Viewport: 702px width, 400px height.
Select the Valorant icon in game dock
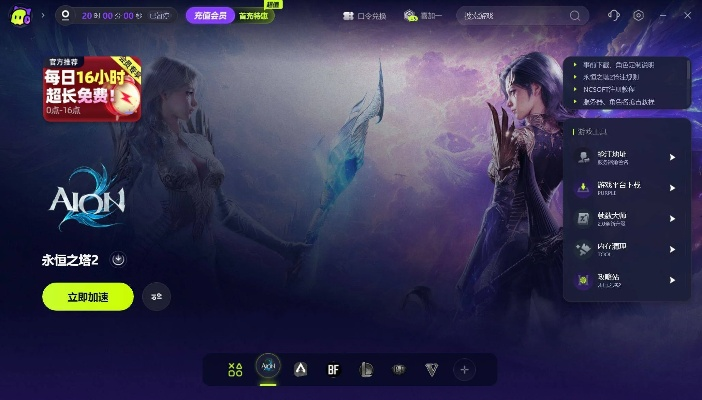click(431, 369)
